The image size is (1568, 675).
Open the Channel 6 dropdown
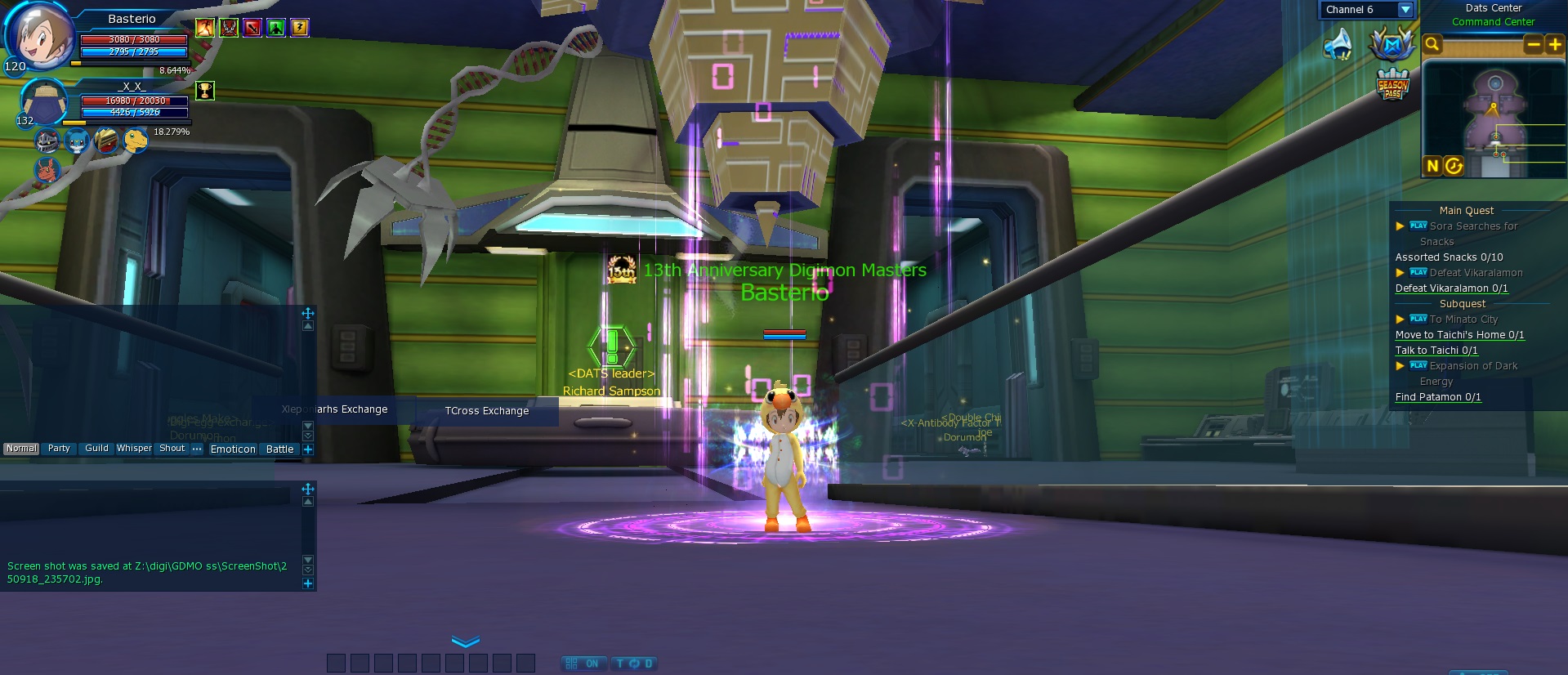(1405, 10)
